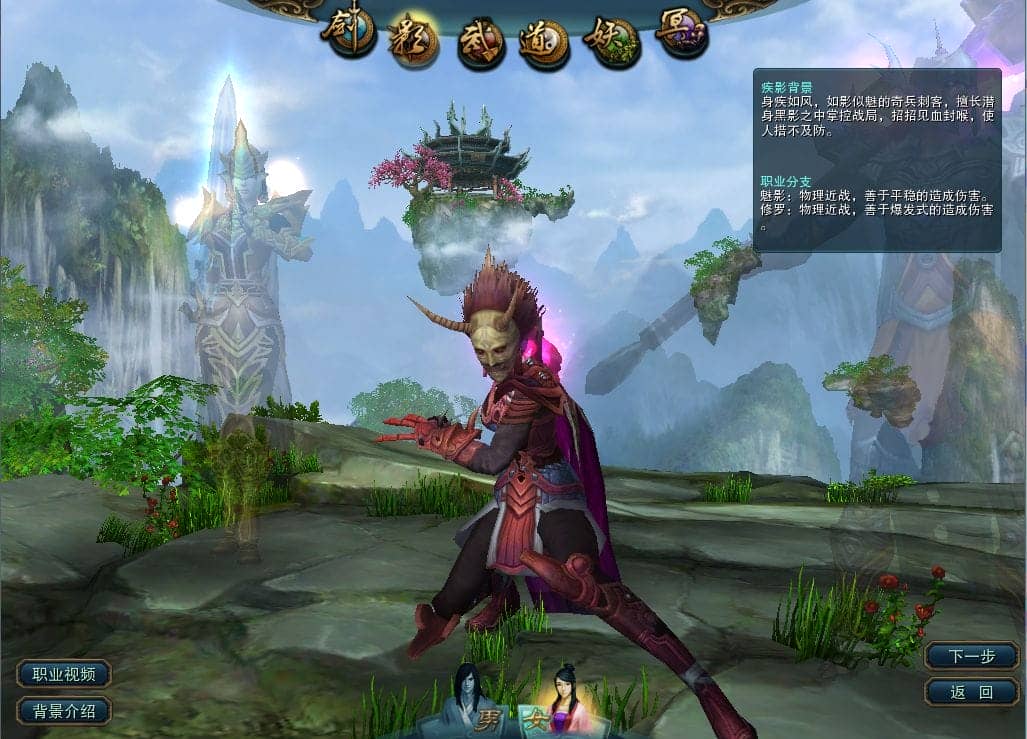This screenshot has height=739, width=1027.
Task: Show the 背景介绍 background introduction
Action: point(64,711)
